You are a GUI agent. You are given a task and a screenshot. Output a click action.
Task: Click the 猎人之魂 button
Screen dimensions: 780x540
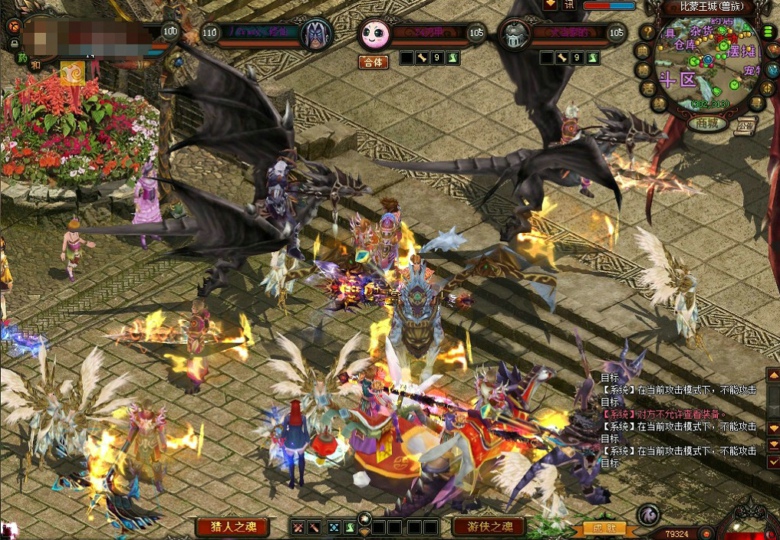pos(232,526)
